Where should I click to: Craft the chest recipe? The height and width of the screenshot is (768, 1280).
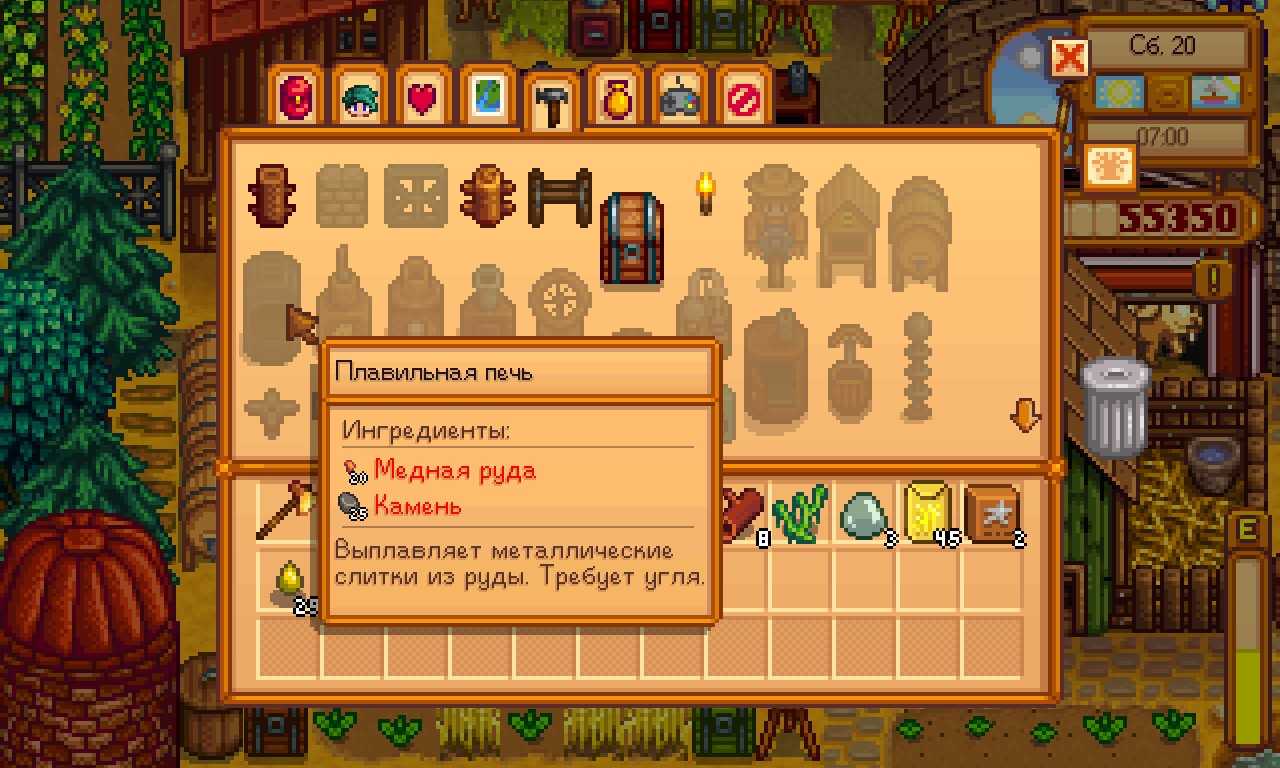click(x=631, y=240)
